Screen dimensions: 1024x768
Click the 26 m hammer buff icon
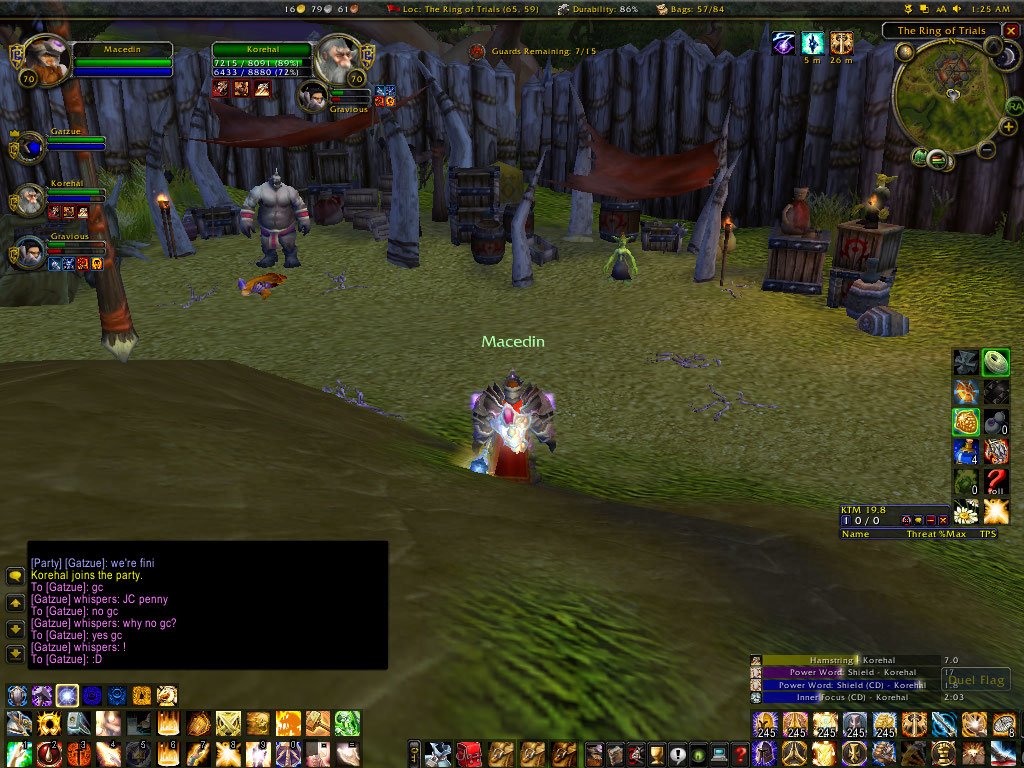point(842,43)
